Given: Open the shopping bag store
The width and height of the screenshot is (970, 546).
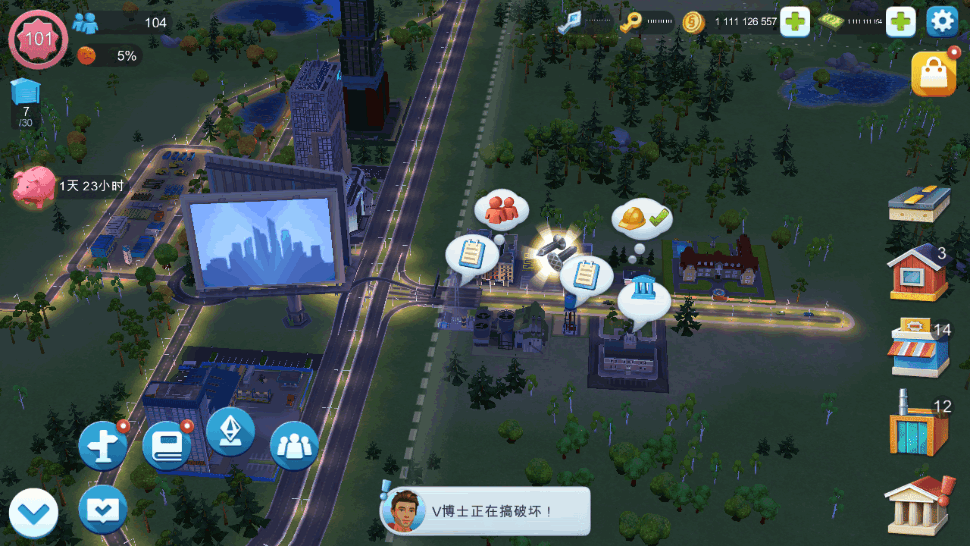Looking at the screenshot, I should [933, 74].
